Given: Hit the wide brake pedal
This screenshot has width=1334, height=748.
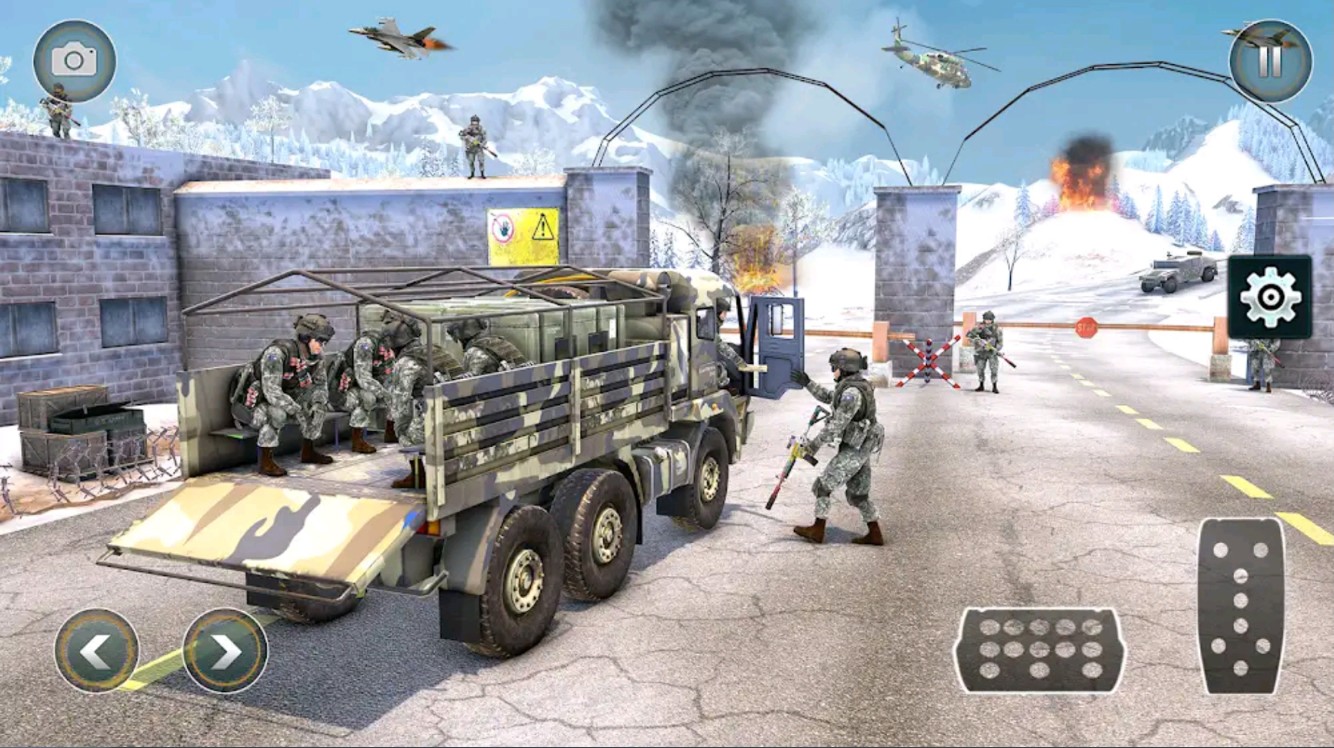Looking at the screenshot, I should (x=1039, y=650).
